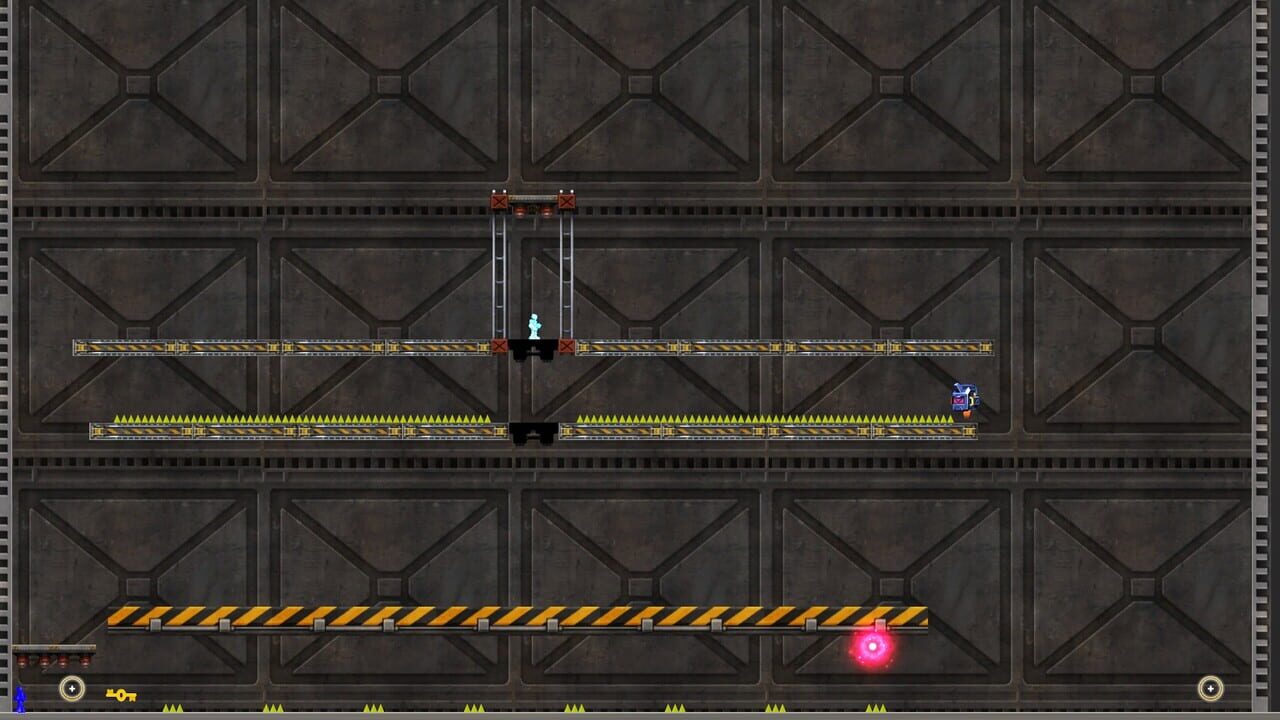Click the red crossed-box mount right of ghost
The width and height of the screenshot is (1280, 720).
click(570, 345)
